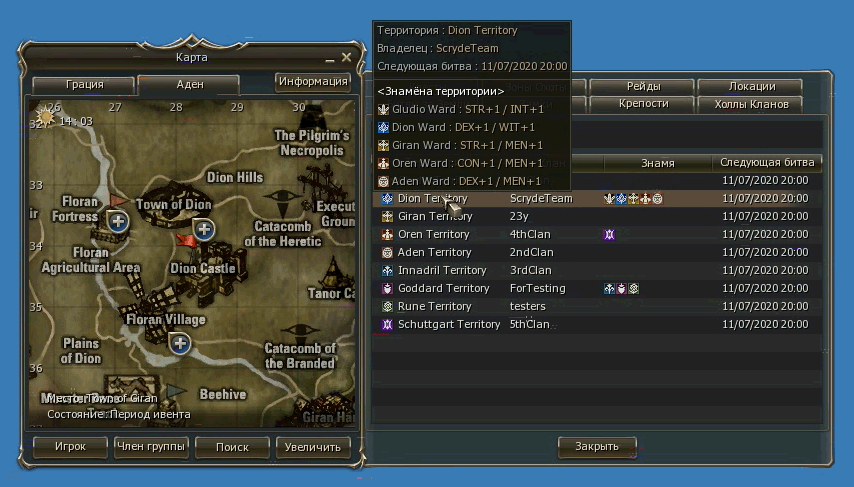The width and height of the screenshot is (854, 487).
Task: Open the Поиск map search
Action: click(232, 447)
